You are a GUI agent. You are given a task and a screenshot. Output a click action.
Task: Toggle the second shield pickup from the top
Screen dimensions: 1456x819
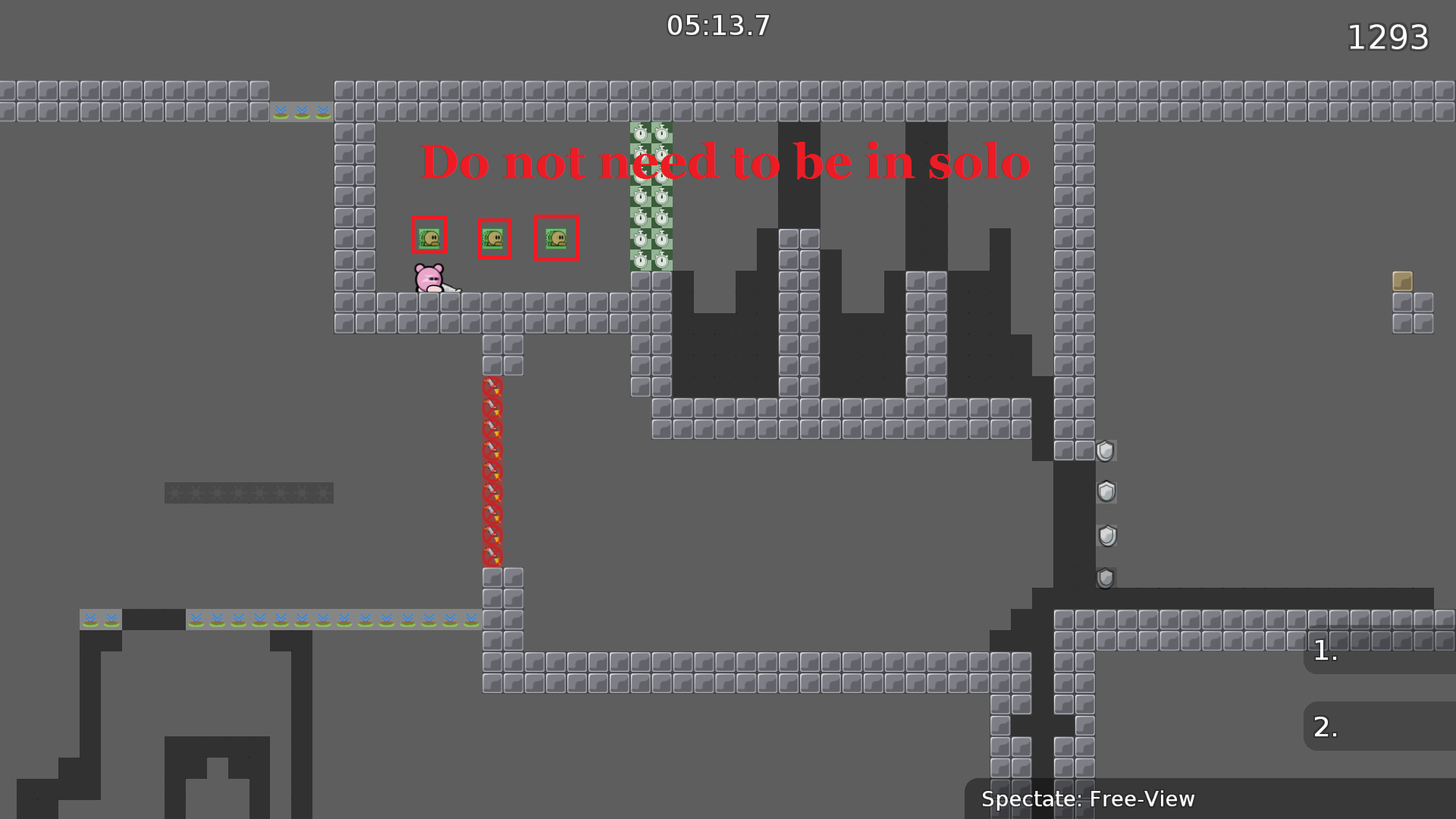(x=1106, y=493)
